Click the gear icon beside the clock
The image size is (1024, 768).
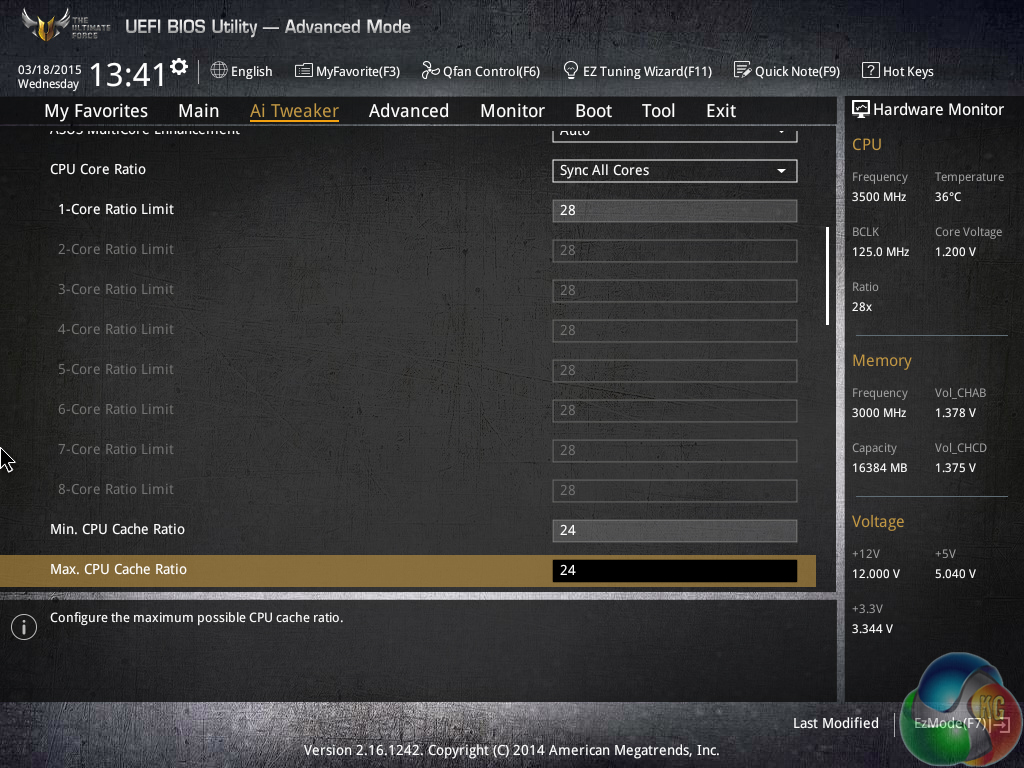[179, 67]
